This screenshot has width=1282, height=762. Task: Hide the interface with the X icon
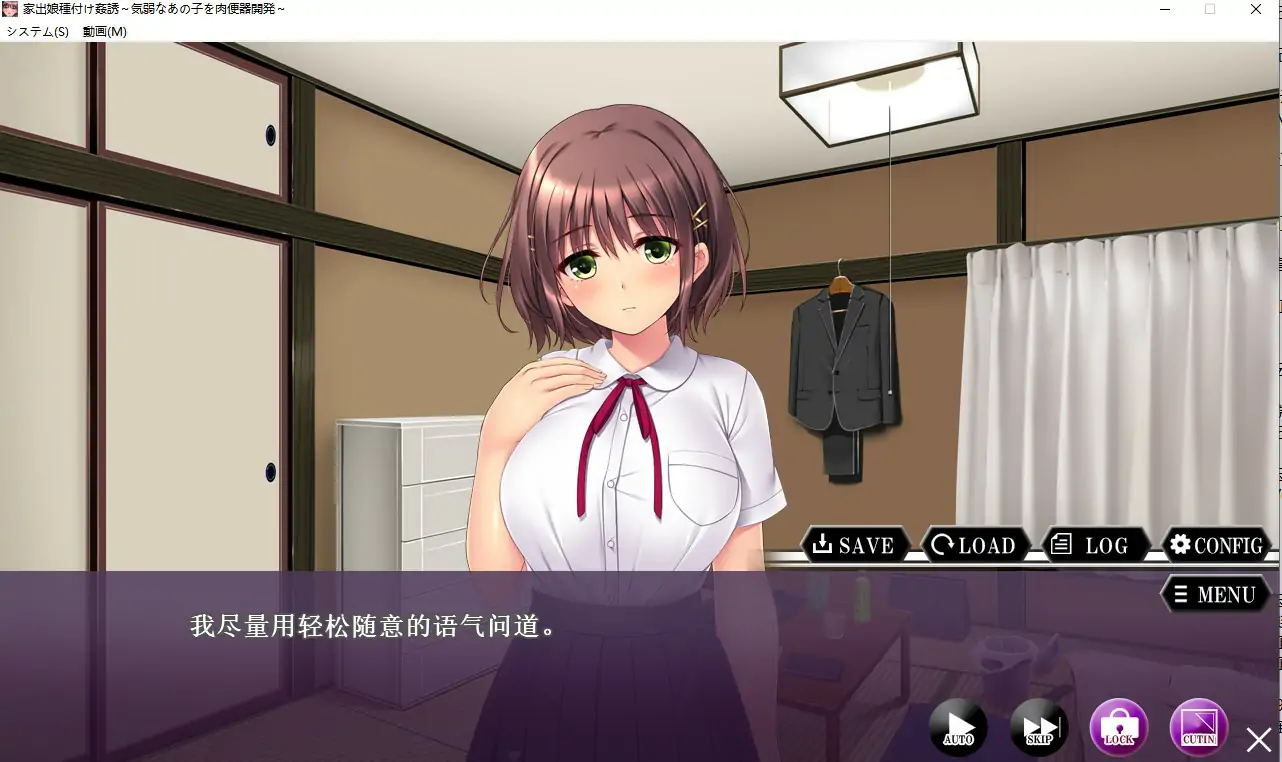(x=1258, y=740)
